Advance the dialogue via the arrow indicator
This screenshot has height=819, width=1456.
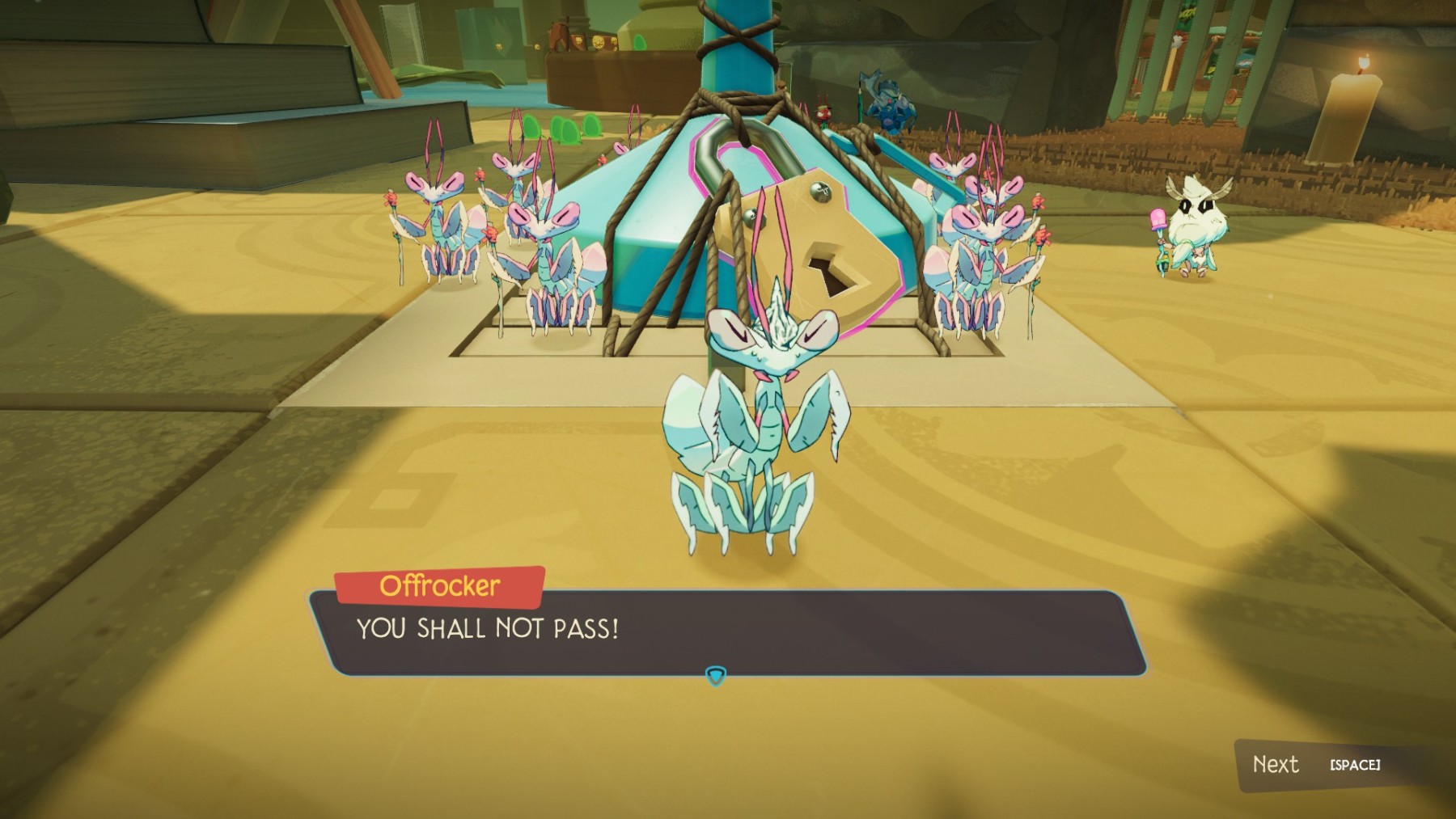pyautogui.click(x=716, y=675)
